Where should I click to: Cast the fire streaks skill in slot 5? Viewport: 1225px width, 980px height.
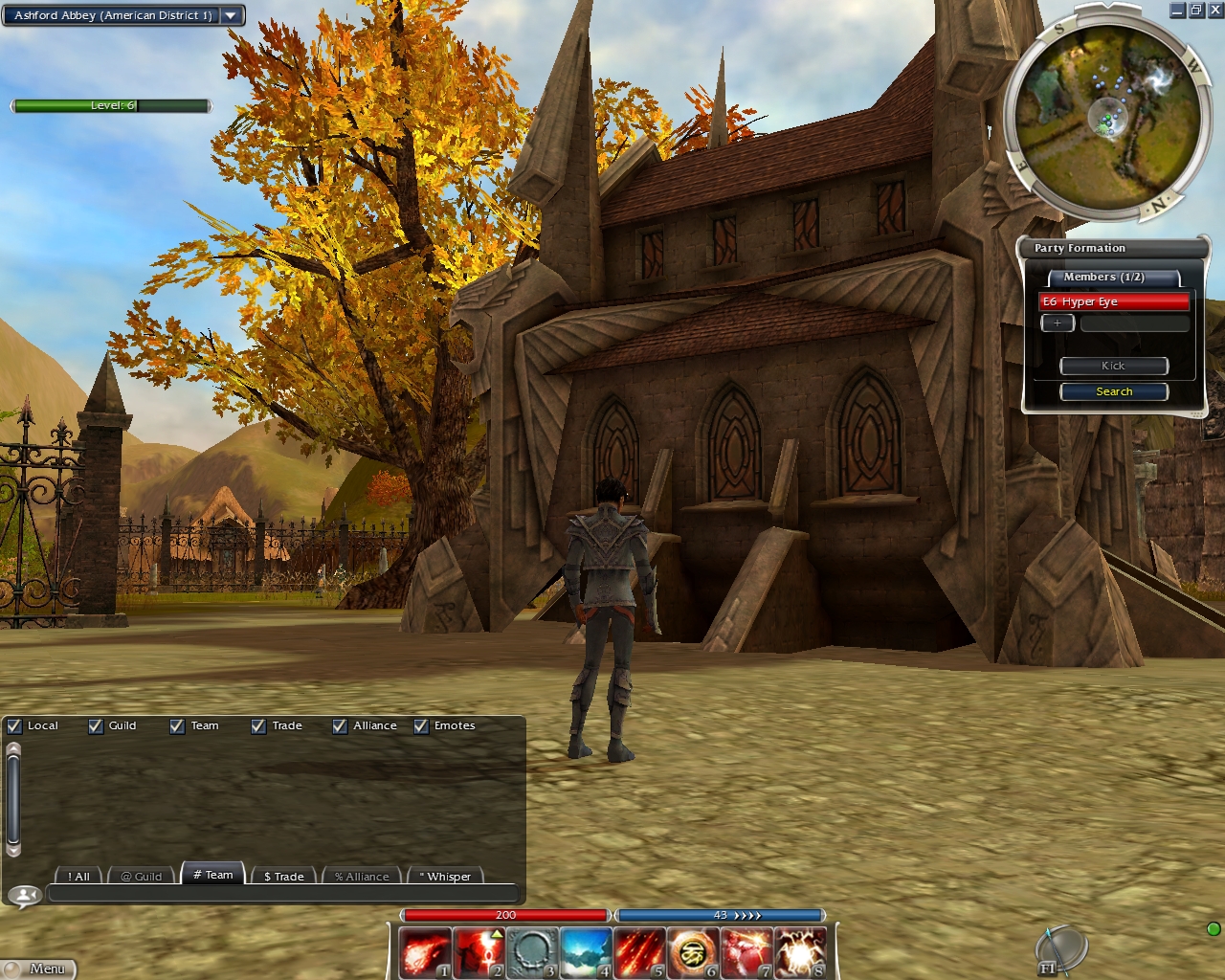(638, 953)
